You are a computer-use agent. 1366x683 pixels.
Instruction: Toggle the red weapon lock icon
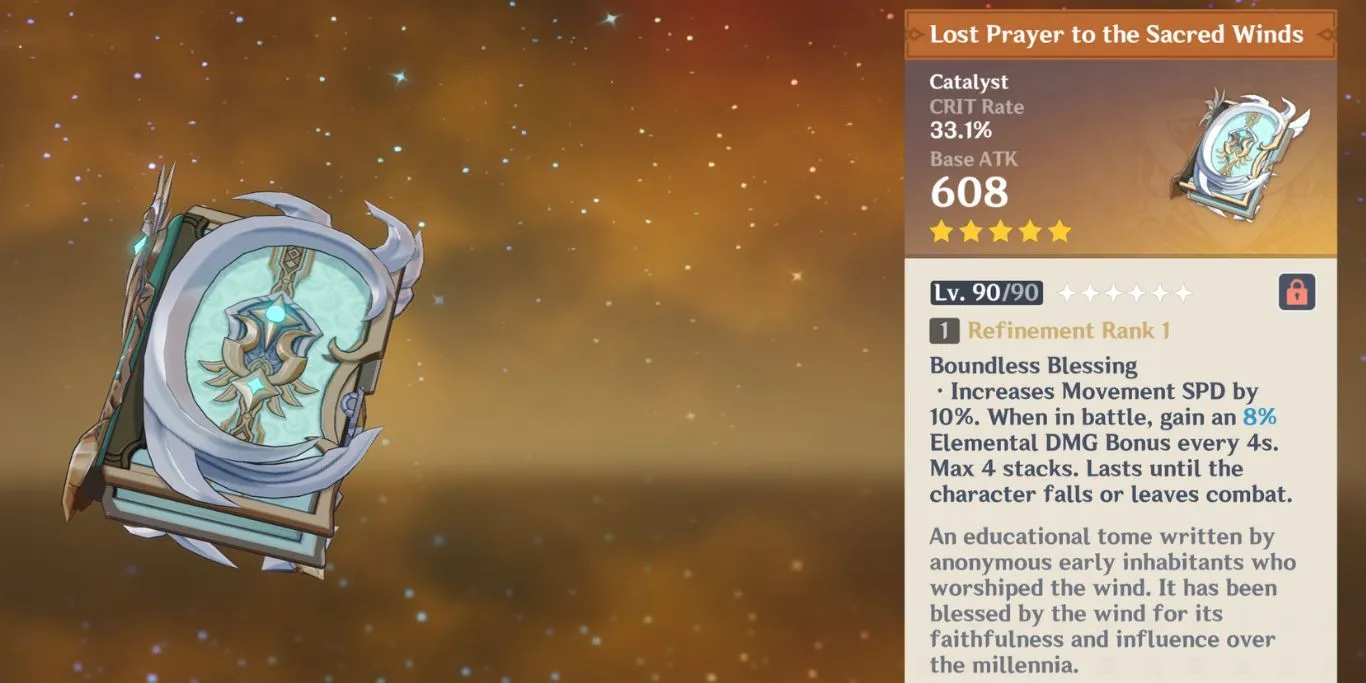click(x=1296, y=292)
